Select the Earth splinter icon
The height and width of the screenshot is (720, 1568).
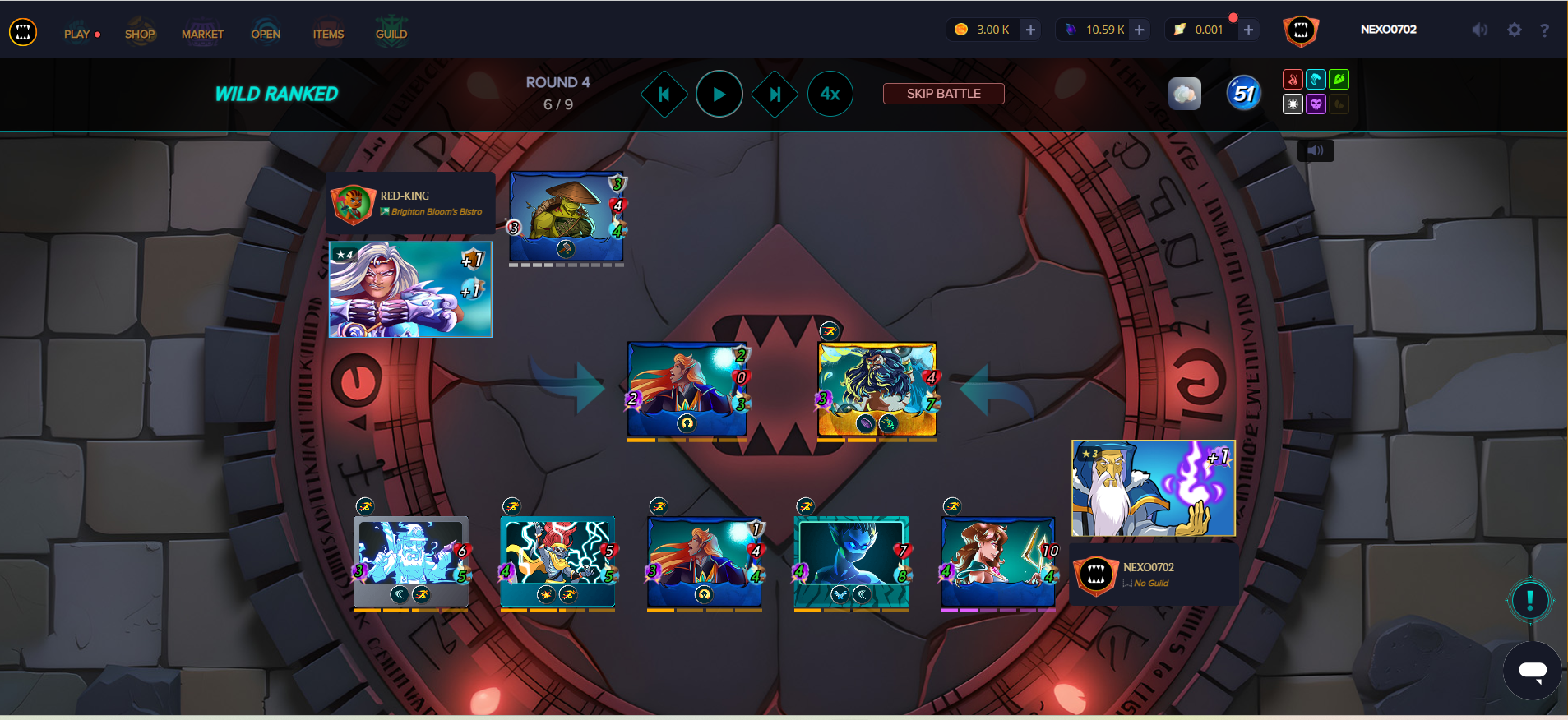1339,79
